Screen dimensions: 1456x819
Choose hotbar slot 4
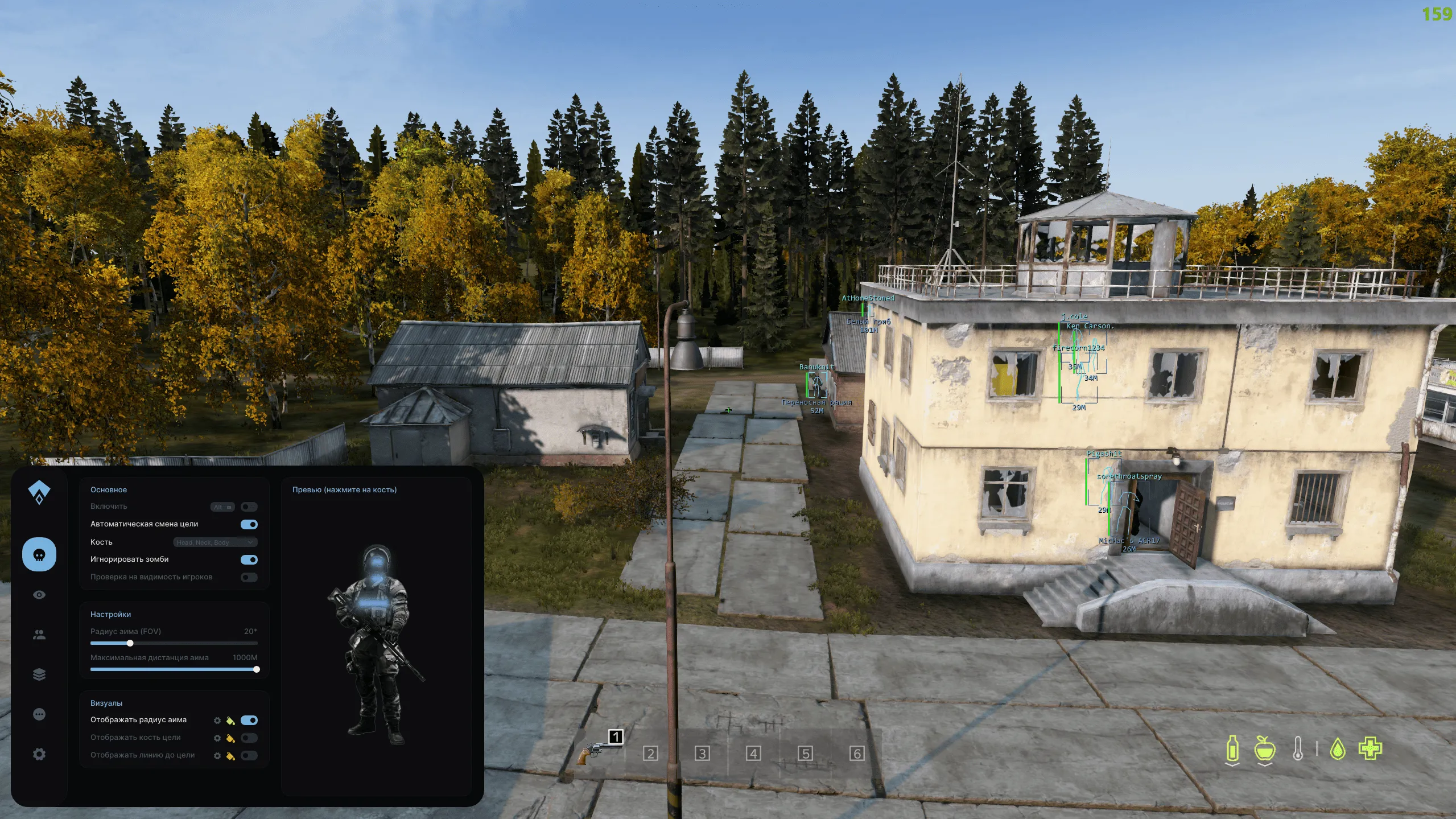[x=753, y=754]
